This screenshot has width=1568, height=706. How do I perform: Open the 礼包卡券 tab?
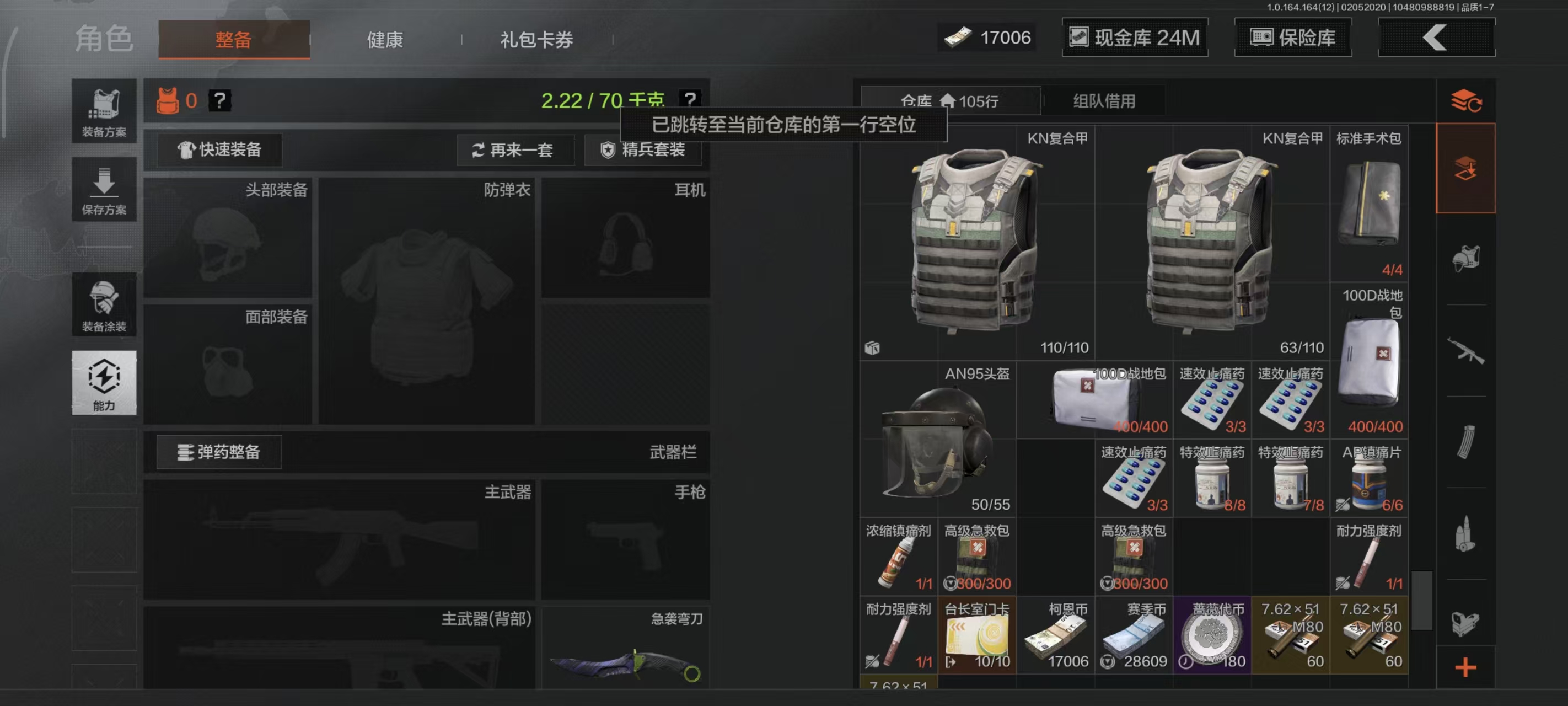point(534,39)
